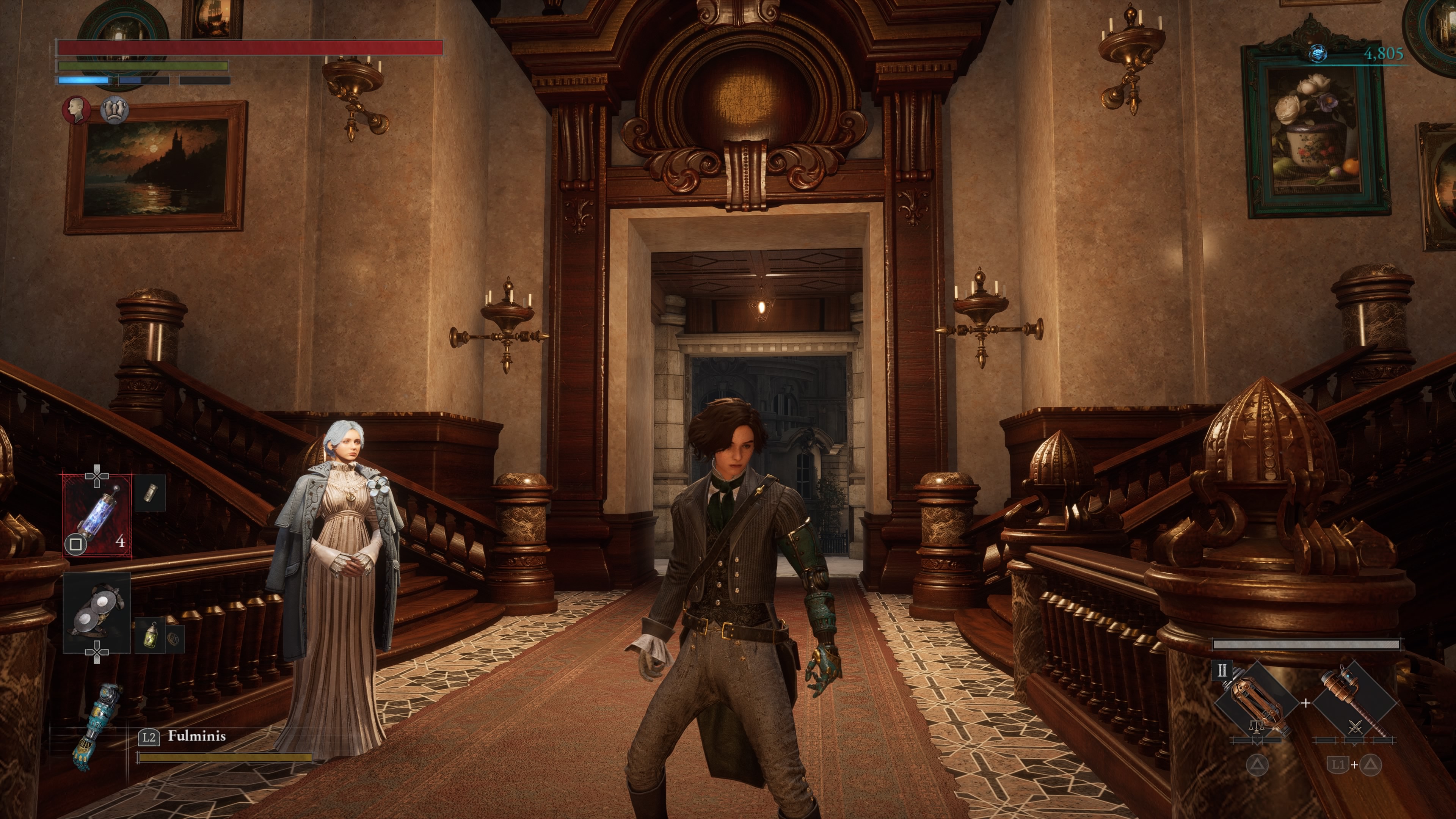Click the blue Ergo currency icon
This screenshot has width=1456, height=819.
click(x=1318, y=54)
